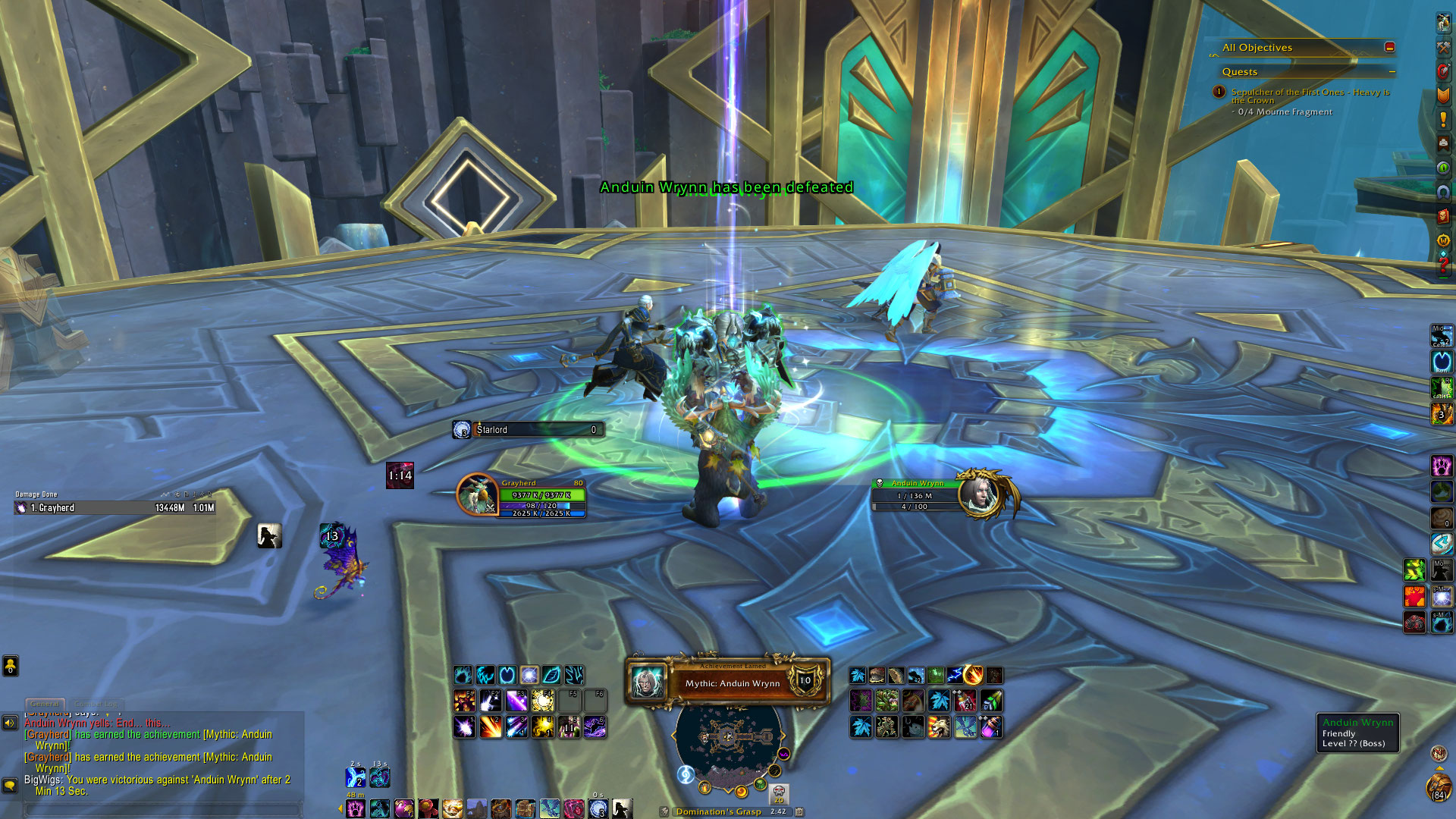Collapse the Quests section header
This screenshot has height=819, width=1456.
[x=1392, y=72]
